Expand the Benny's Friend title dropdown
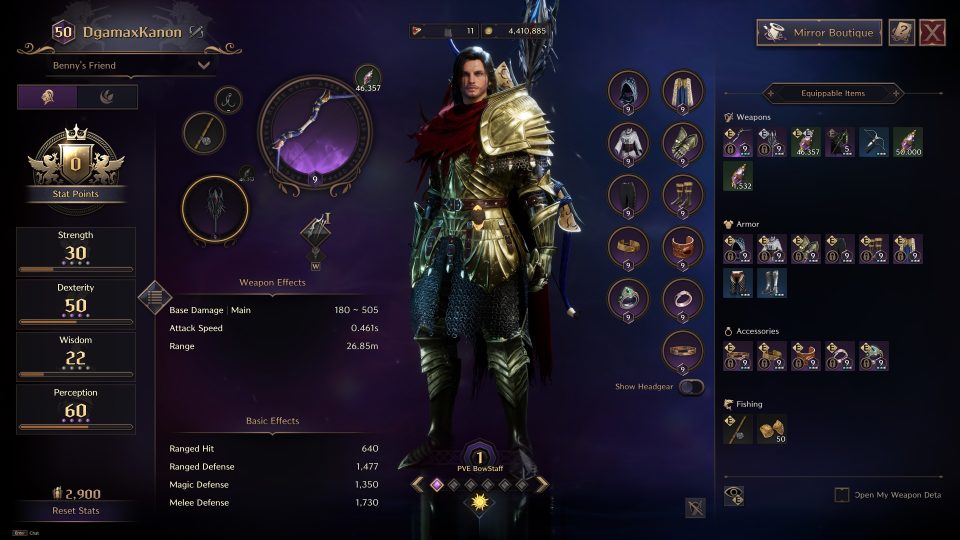The width and height of the screenshot is (960, 540). [131, 65]
